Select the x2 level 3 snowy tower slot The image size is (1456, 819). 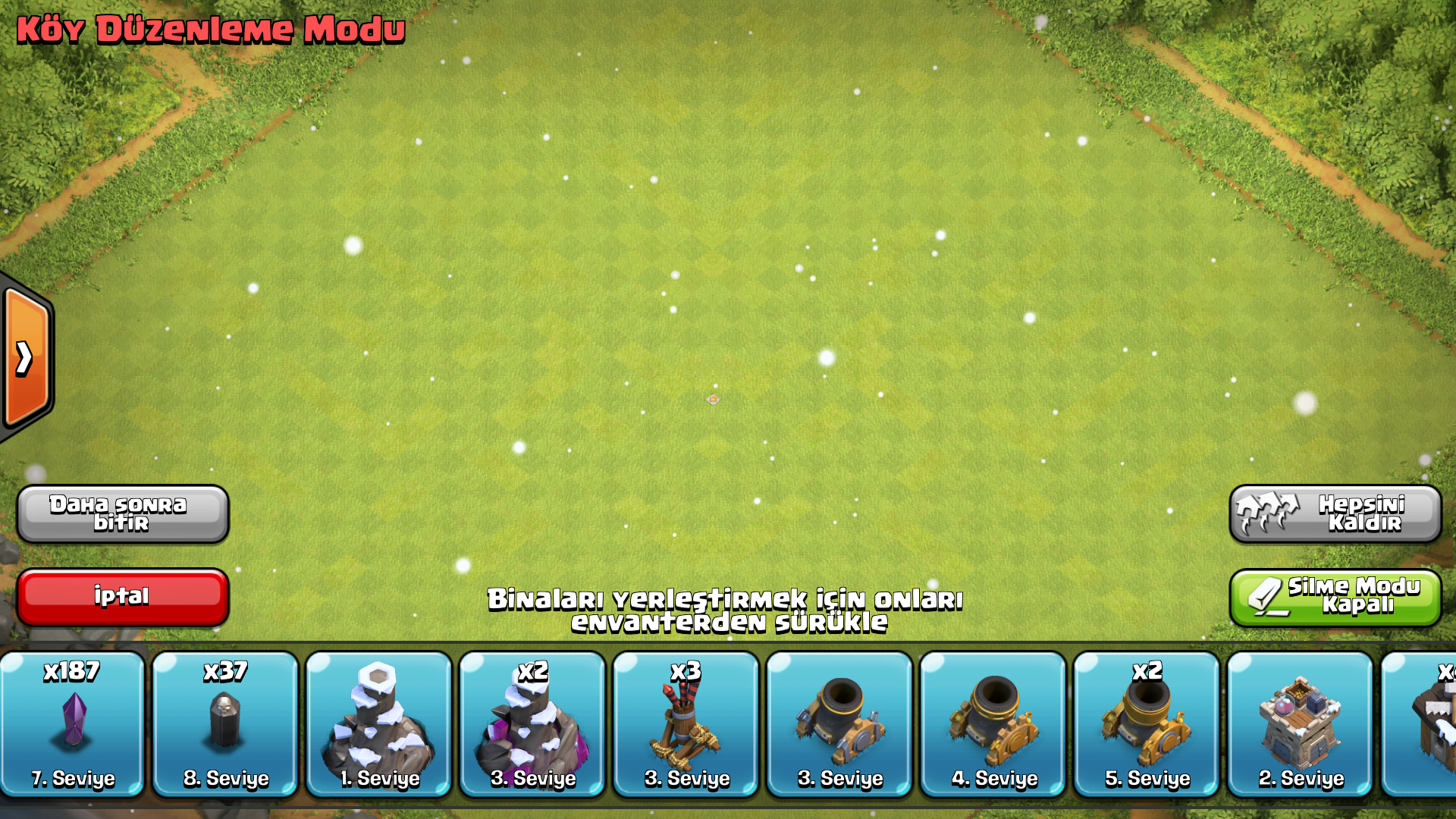(x=532, y=724)
